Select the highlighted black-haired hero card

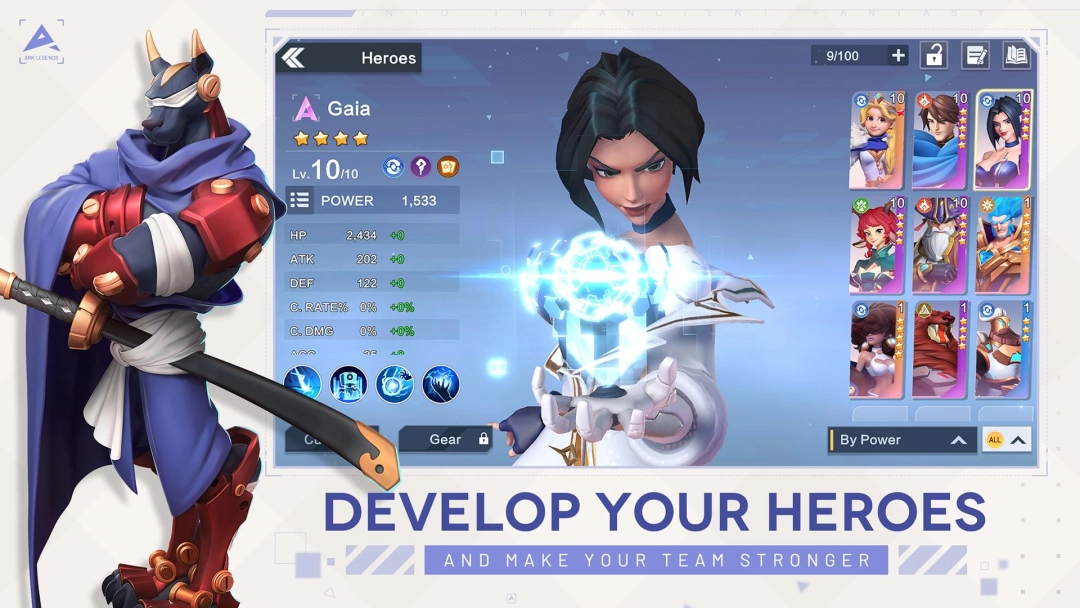coord(1003,140)
